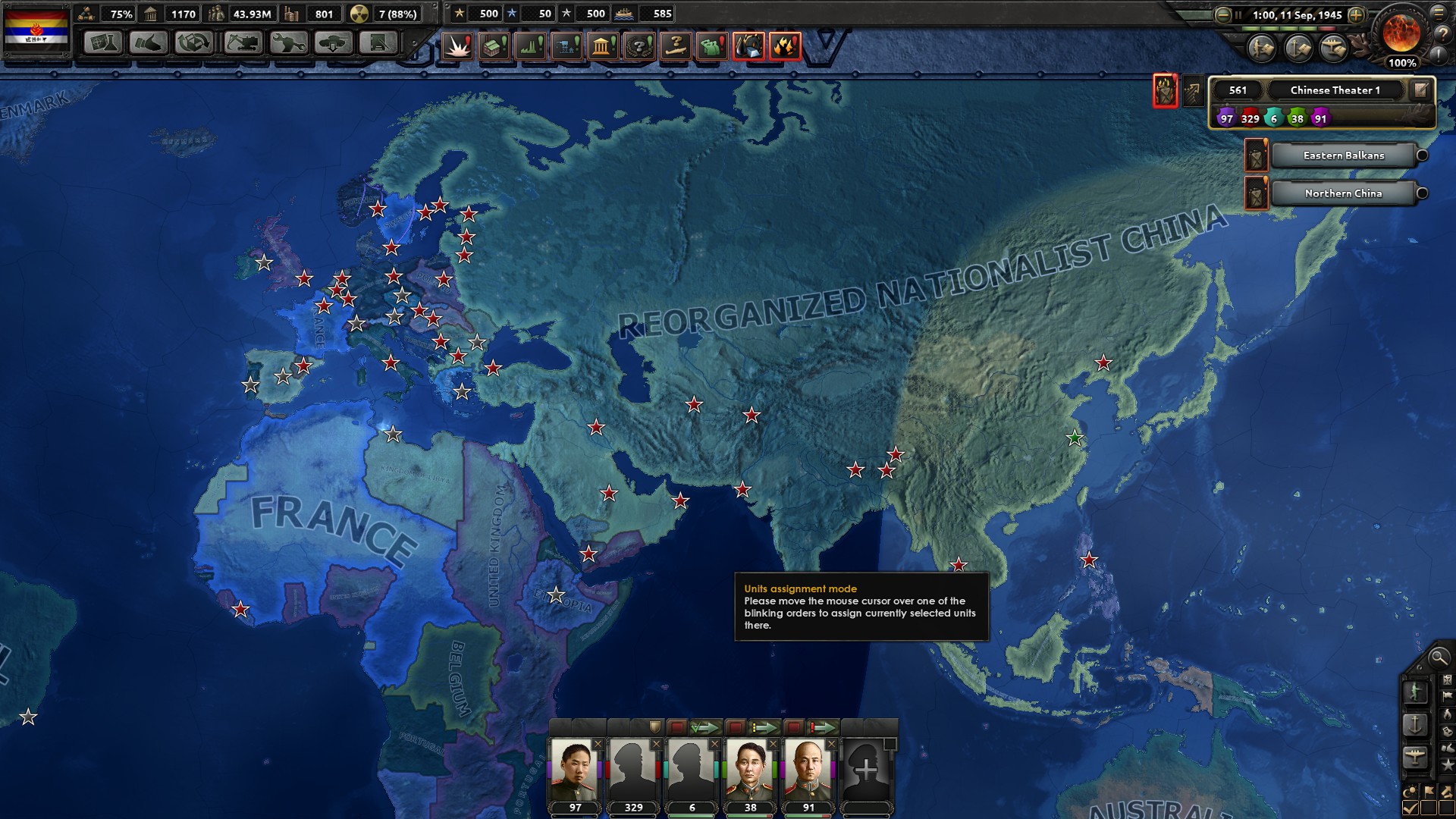Select the Eastern Balkans theater
This screenshot has width=1456, height=819.
(1343, 155)
